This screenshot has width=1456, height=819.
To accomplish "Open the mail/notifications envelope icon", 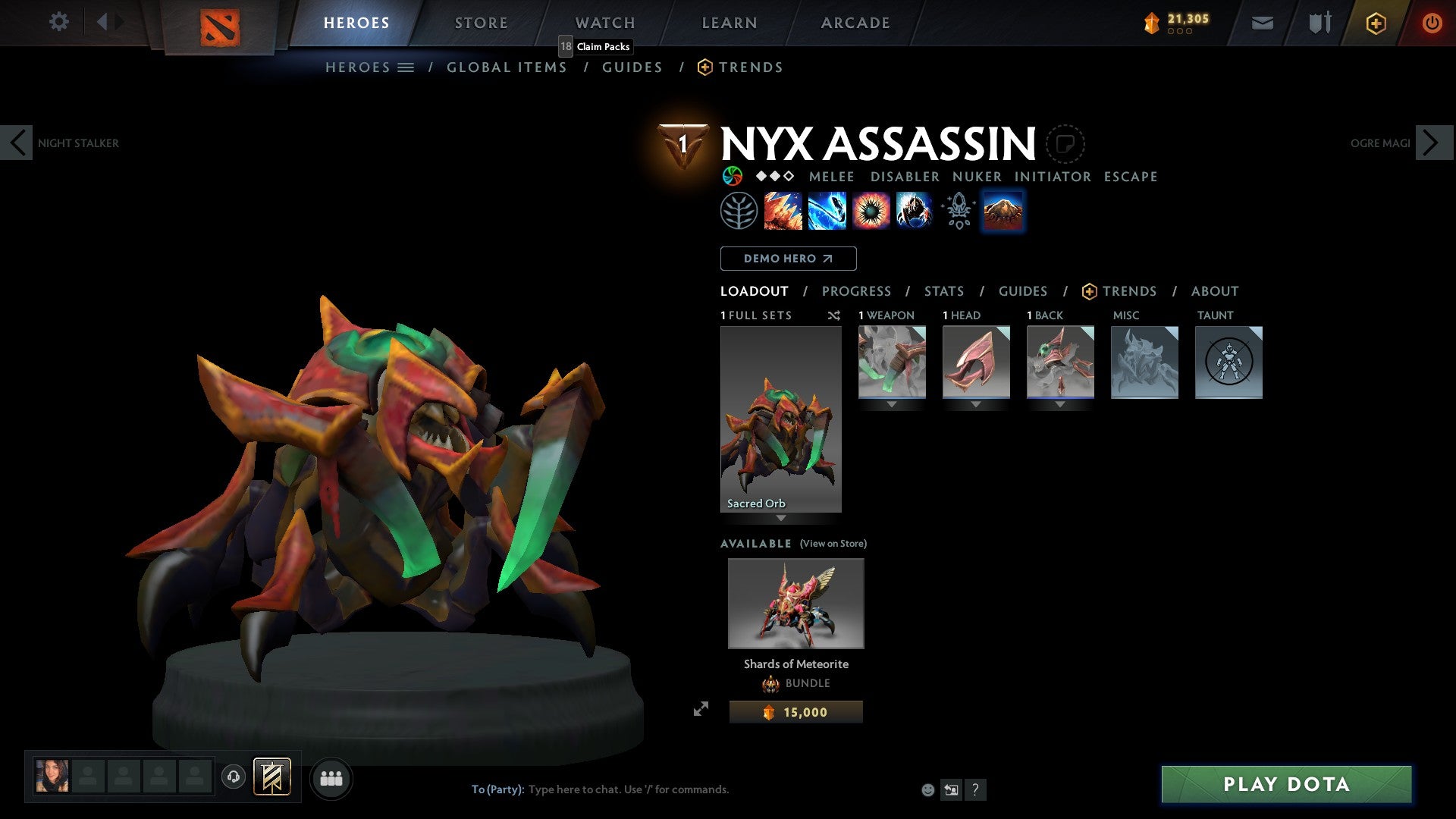I will click(1263, 22).
